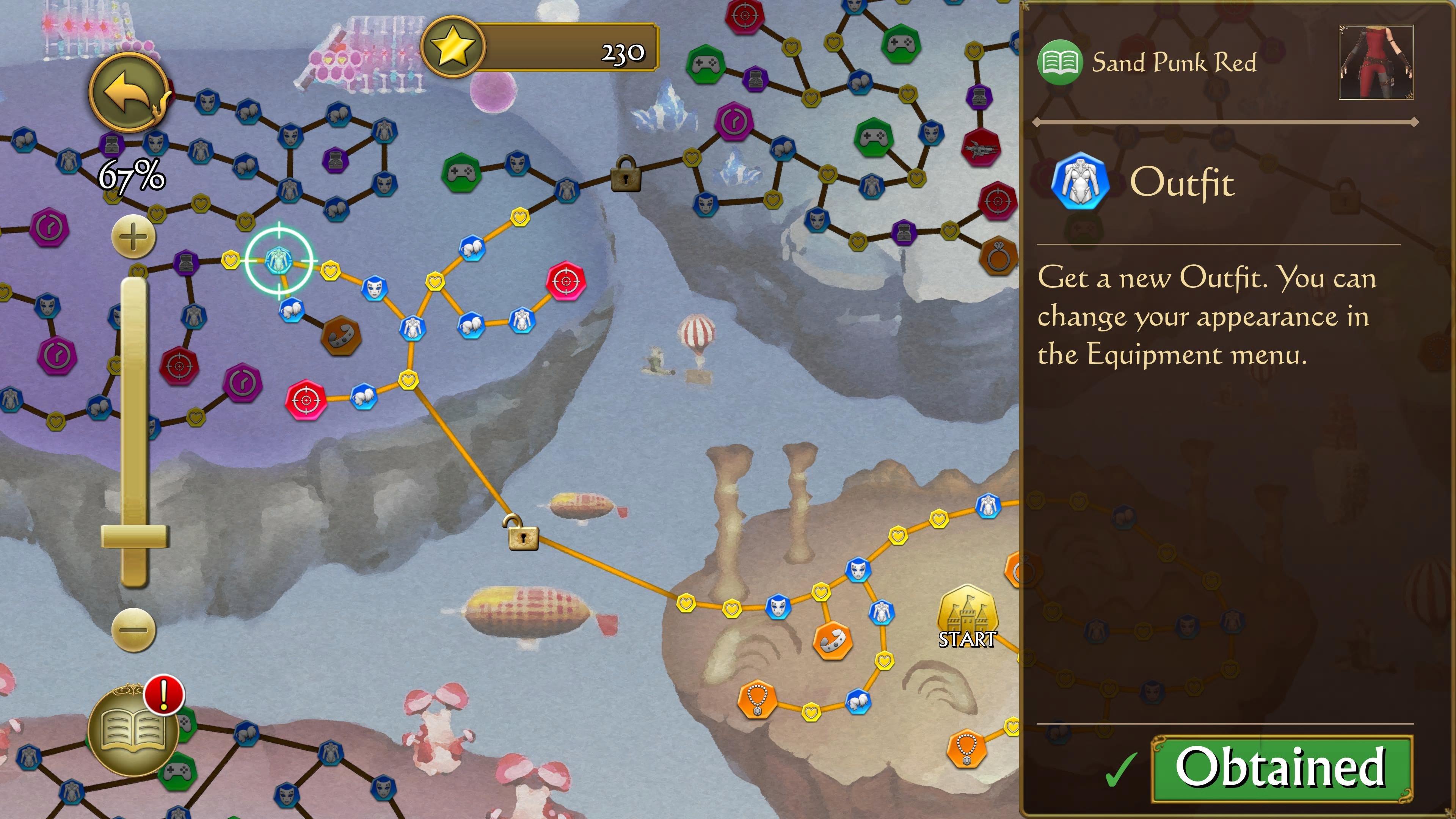Select the green book icon beside Sand Punk Red
1456x819 pixels.
pos(1060,62)
